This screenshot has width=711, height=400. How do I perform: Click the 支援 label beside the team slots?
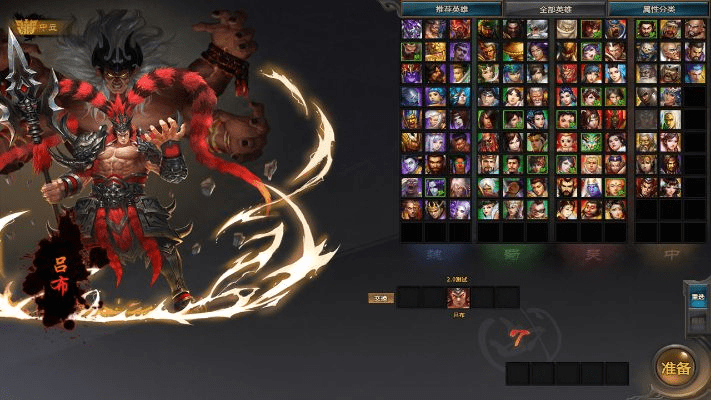tap(380, 297)
